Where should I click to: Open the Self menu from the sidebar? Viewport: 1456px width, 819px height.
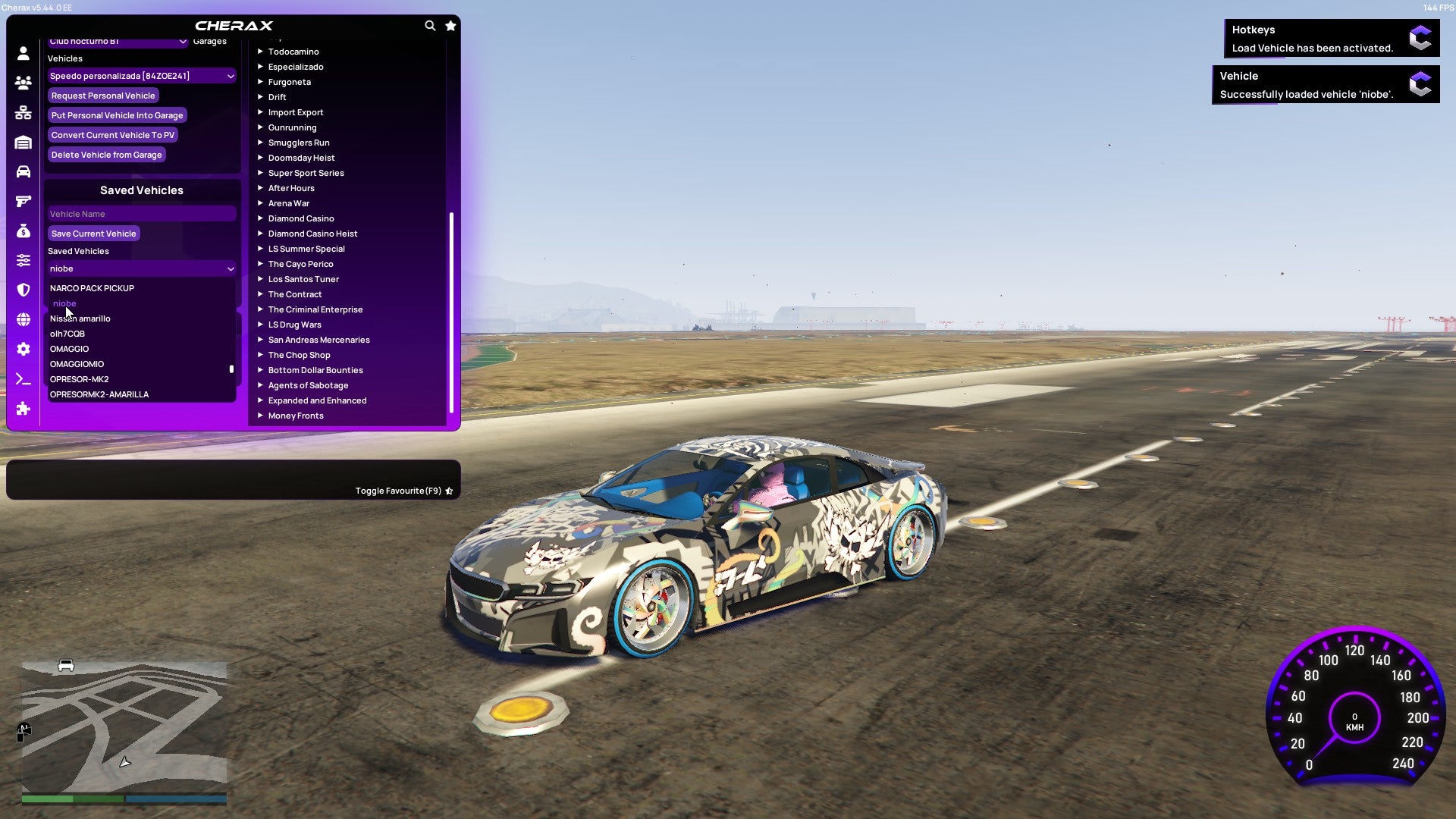tap(23, 53)
